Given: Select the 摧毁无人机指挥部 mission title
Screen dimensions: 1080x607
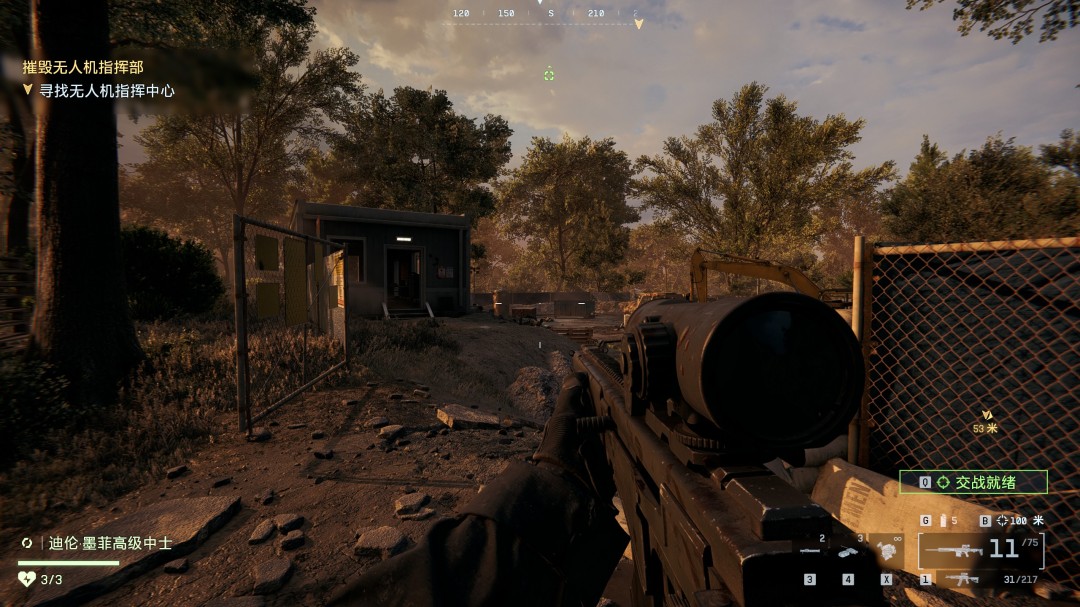Looking at the screenshot, I should point(83,67).
